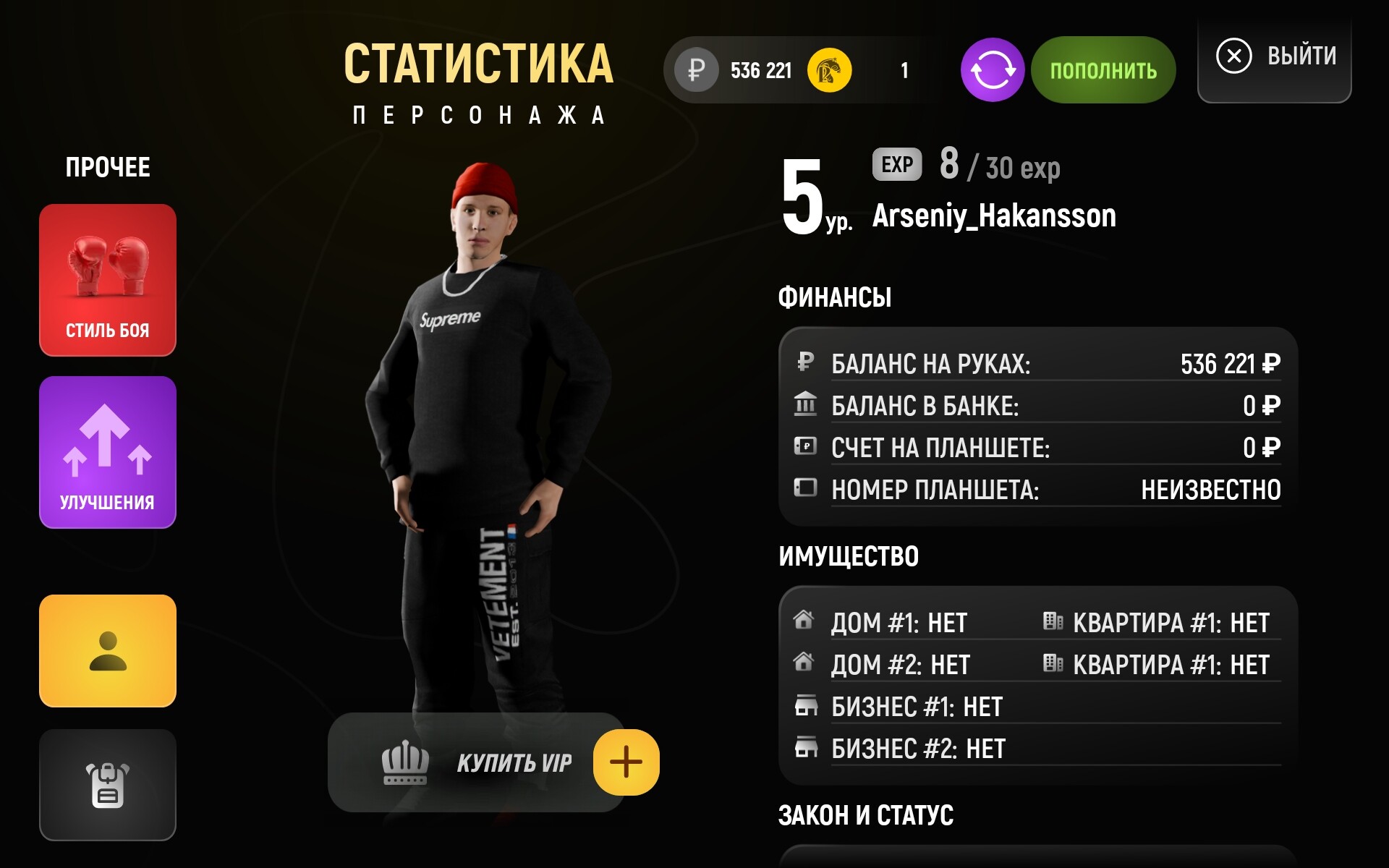Tap the purple currency exchange button
Viewport: 1389px width, 868px height.
click(x=992, y=70)
